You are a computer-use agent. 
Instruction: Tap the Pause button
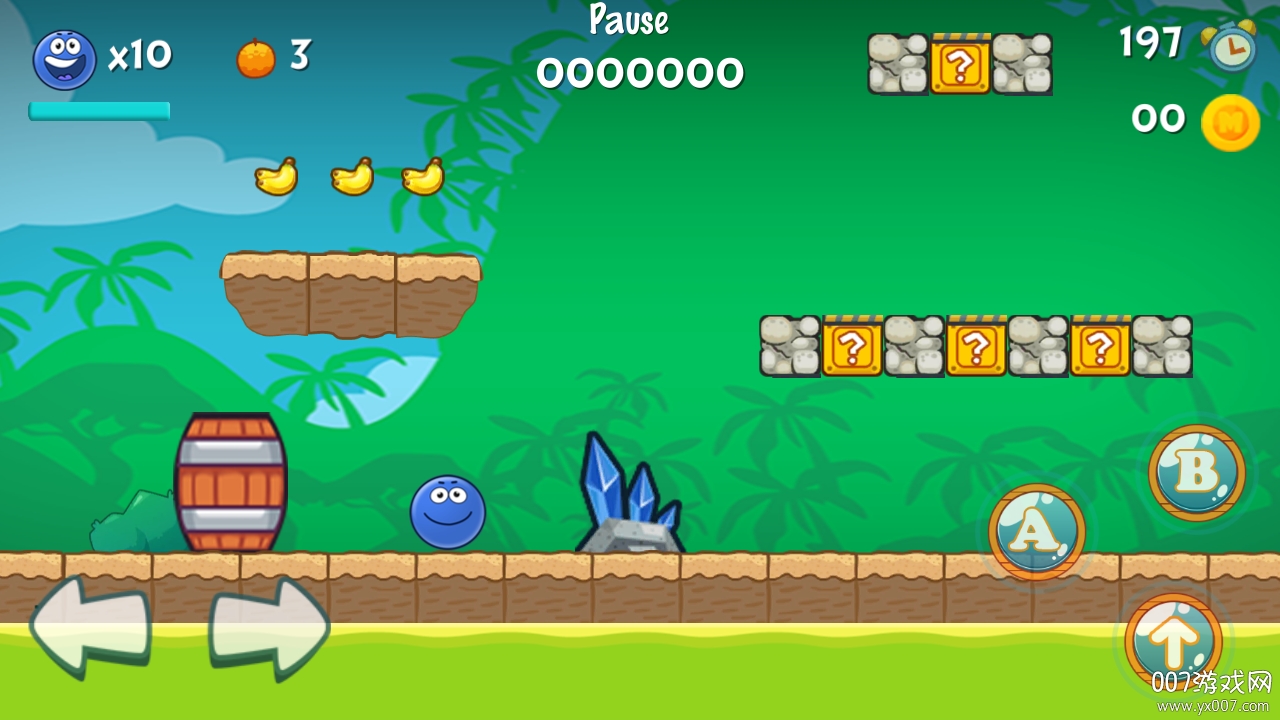point(629,20)
